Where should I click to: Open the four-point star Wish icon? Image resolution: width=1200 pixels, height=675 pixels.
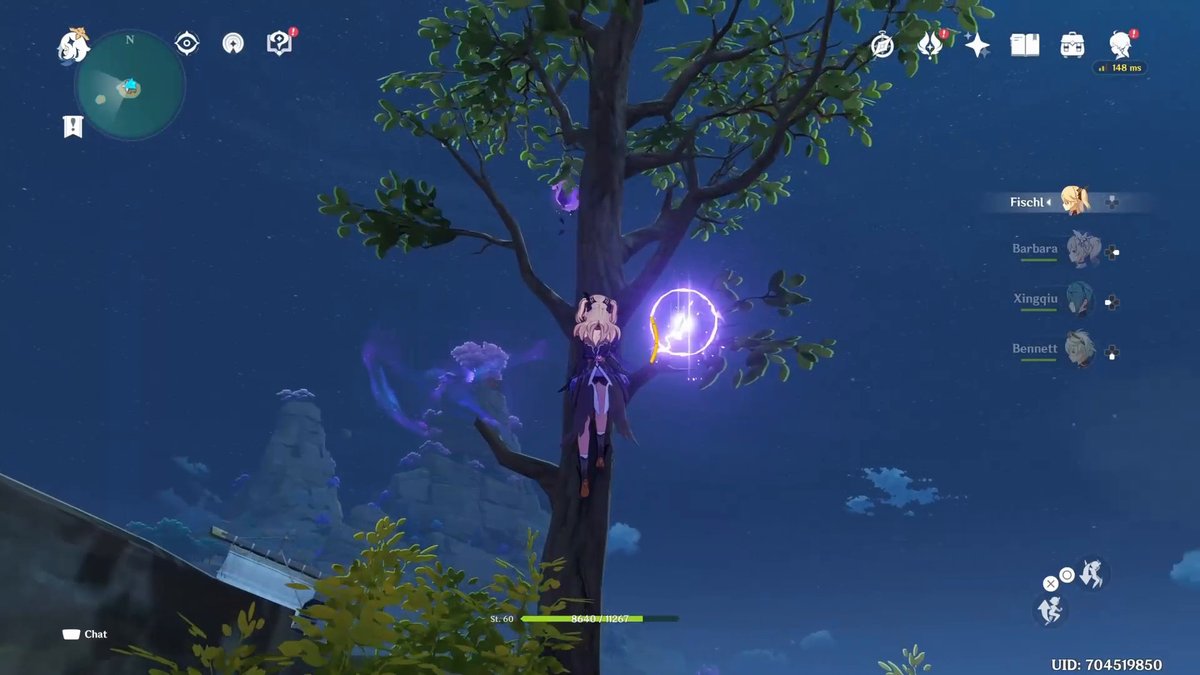point(977,45)
